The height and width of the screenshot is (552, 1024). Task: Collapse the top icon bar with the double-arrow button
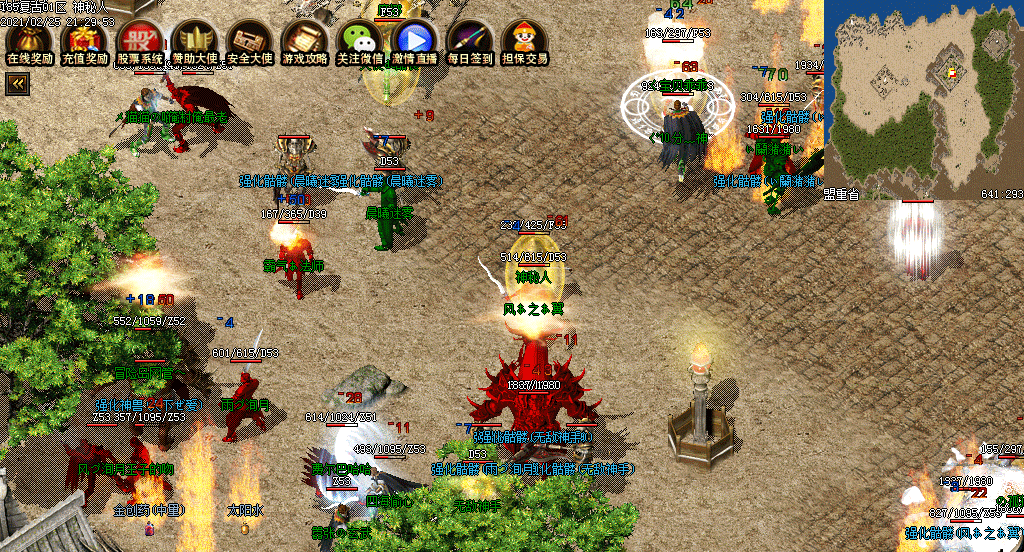(17, 85)
